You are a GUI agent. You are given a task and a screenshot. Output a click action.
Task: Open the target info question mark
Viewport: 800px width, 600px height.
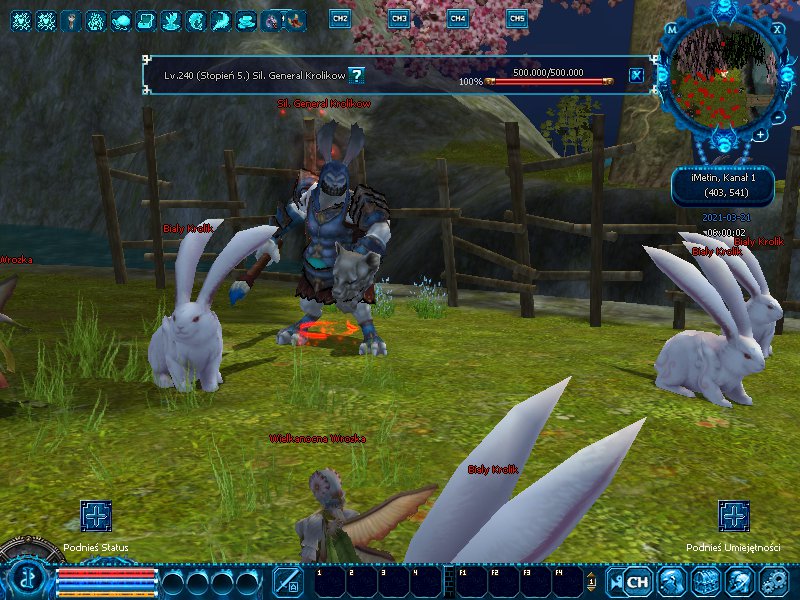356,75
